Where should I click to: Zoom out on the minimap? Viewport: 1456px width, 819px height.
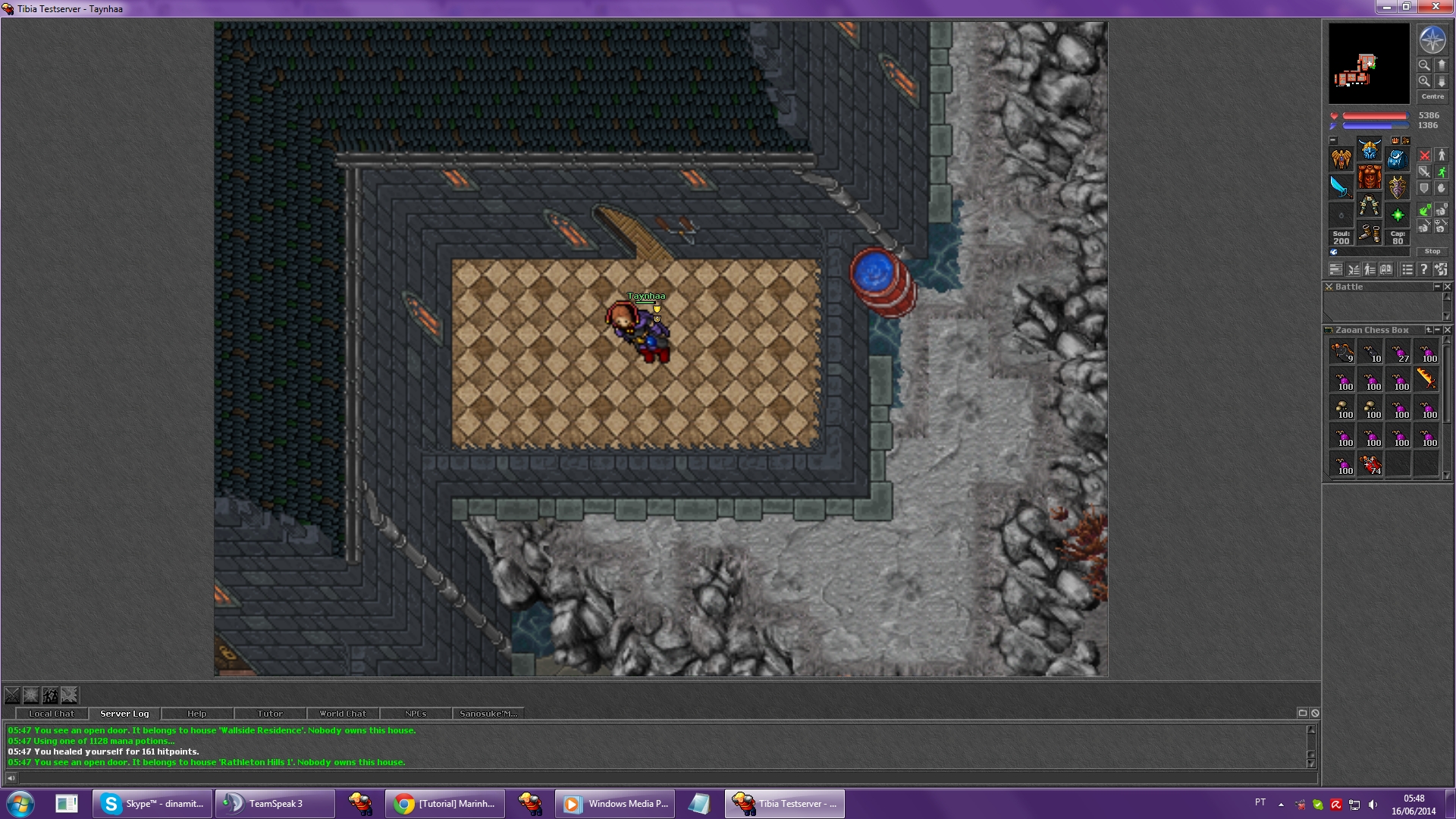[x=1424, y=65]
